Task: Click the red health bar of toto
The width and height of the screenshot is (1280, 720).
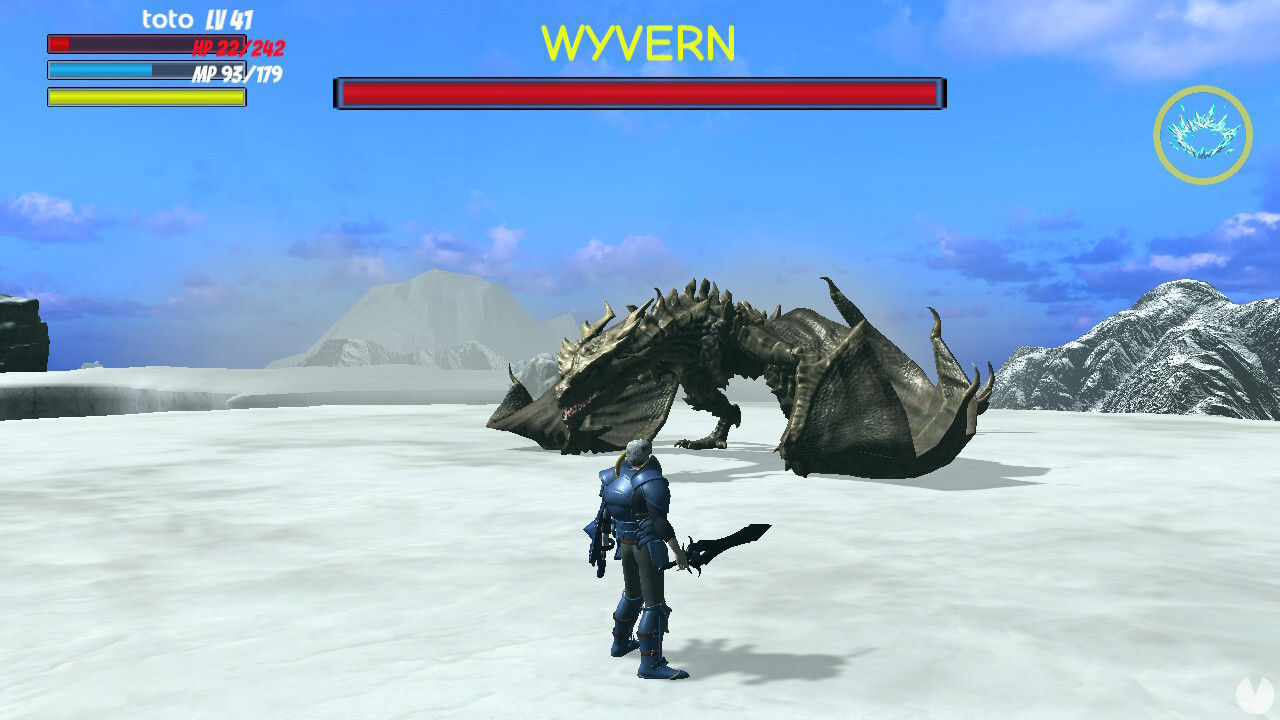Action: click(x=145, y=45)
